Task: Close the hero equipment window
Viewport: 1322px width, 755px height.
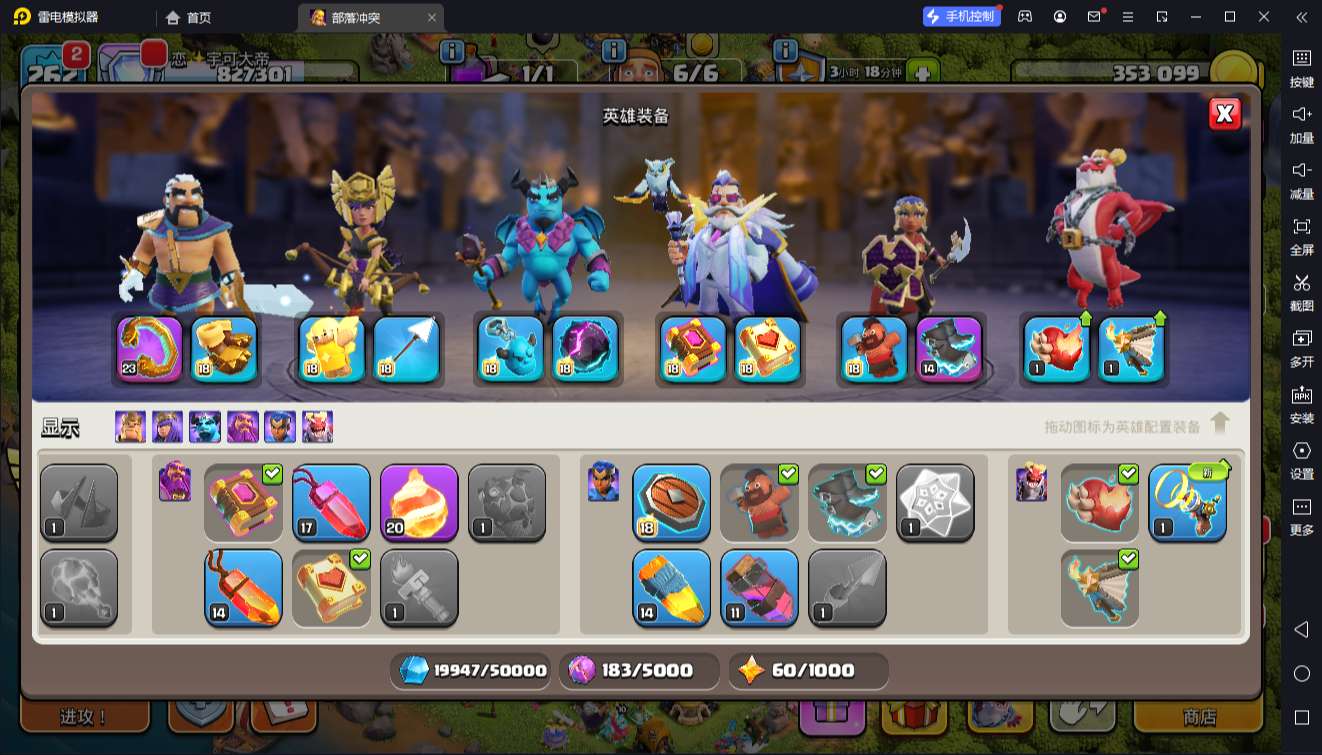Action: point(1225,114)
